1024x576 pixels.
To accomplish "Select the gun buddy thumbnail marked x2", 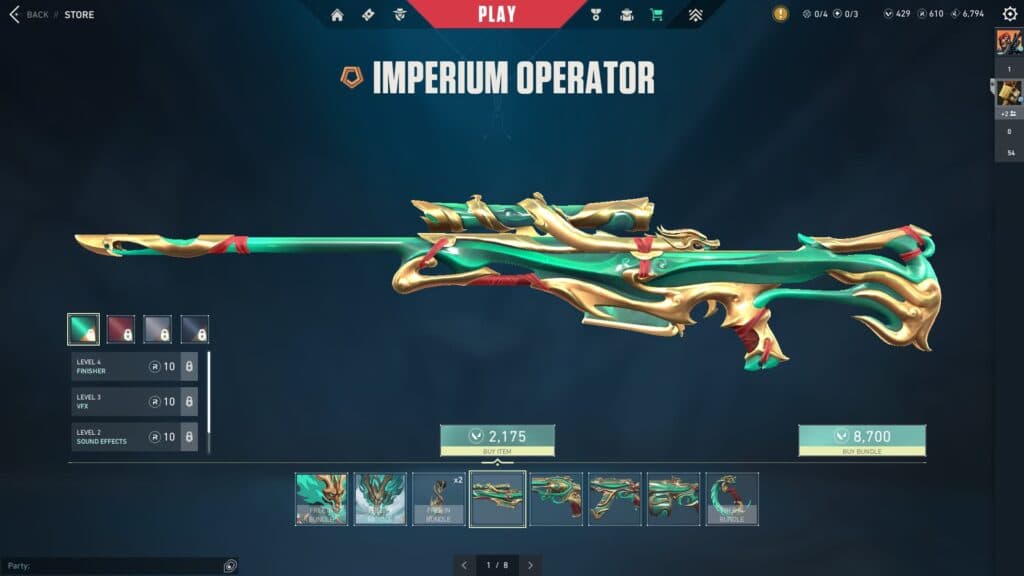I will [x=439, y=499].
